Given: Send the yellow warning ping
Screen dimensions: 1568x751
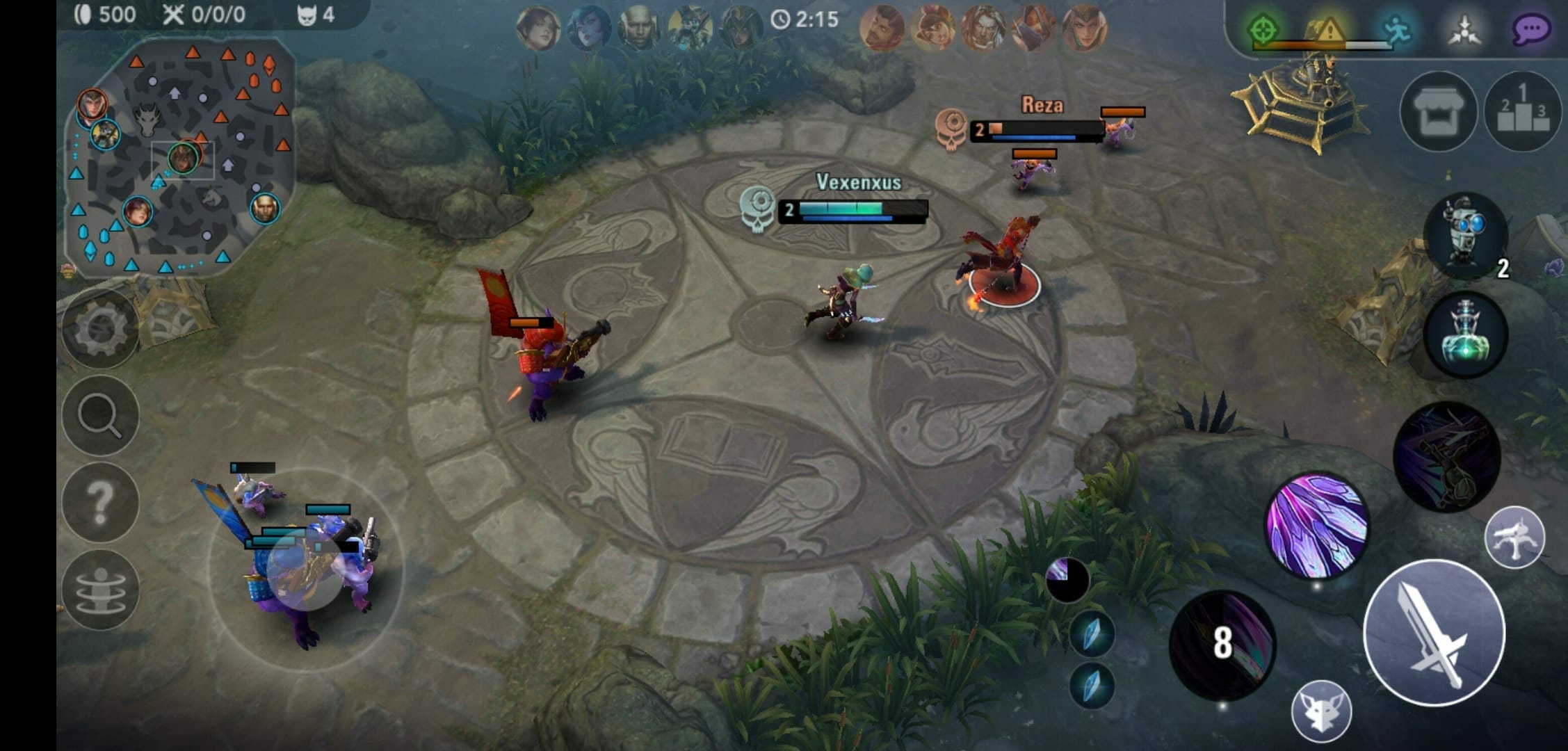Looking at the screenshot, I should [x=1328, y=30].
